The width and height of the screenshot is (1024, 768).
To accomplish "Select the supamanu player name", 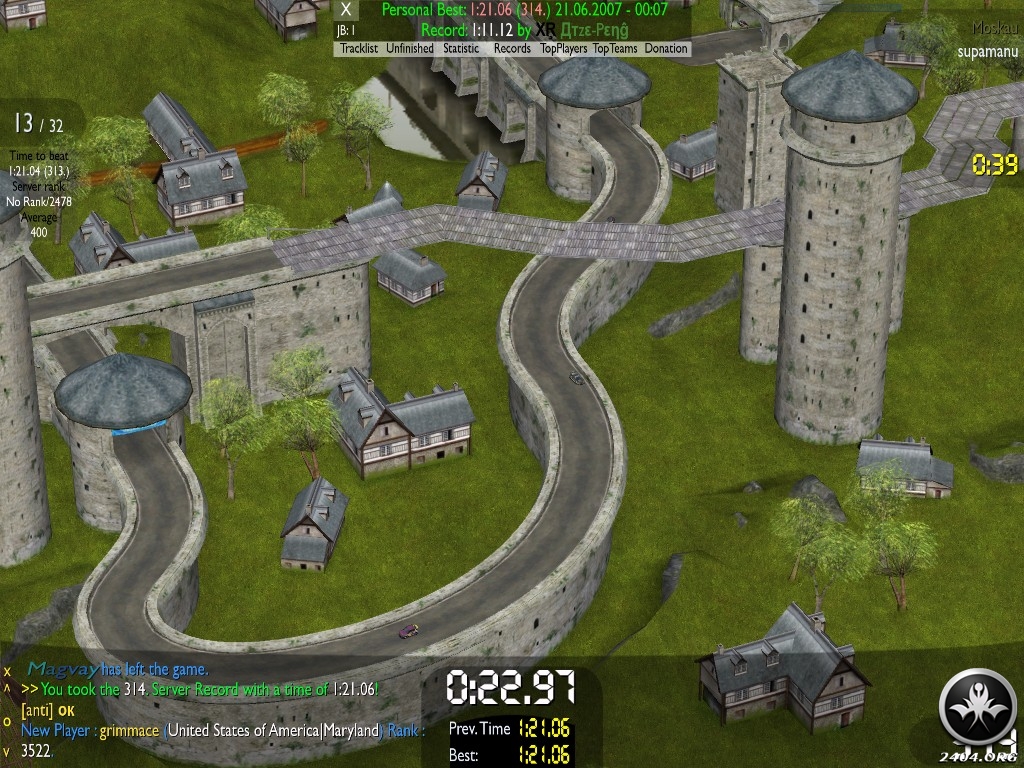I will [987, 50].
